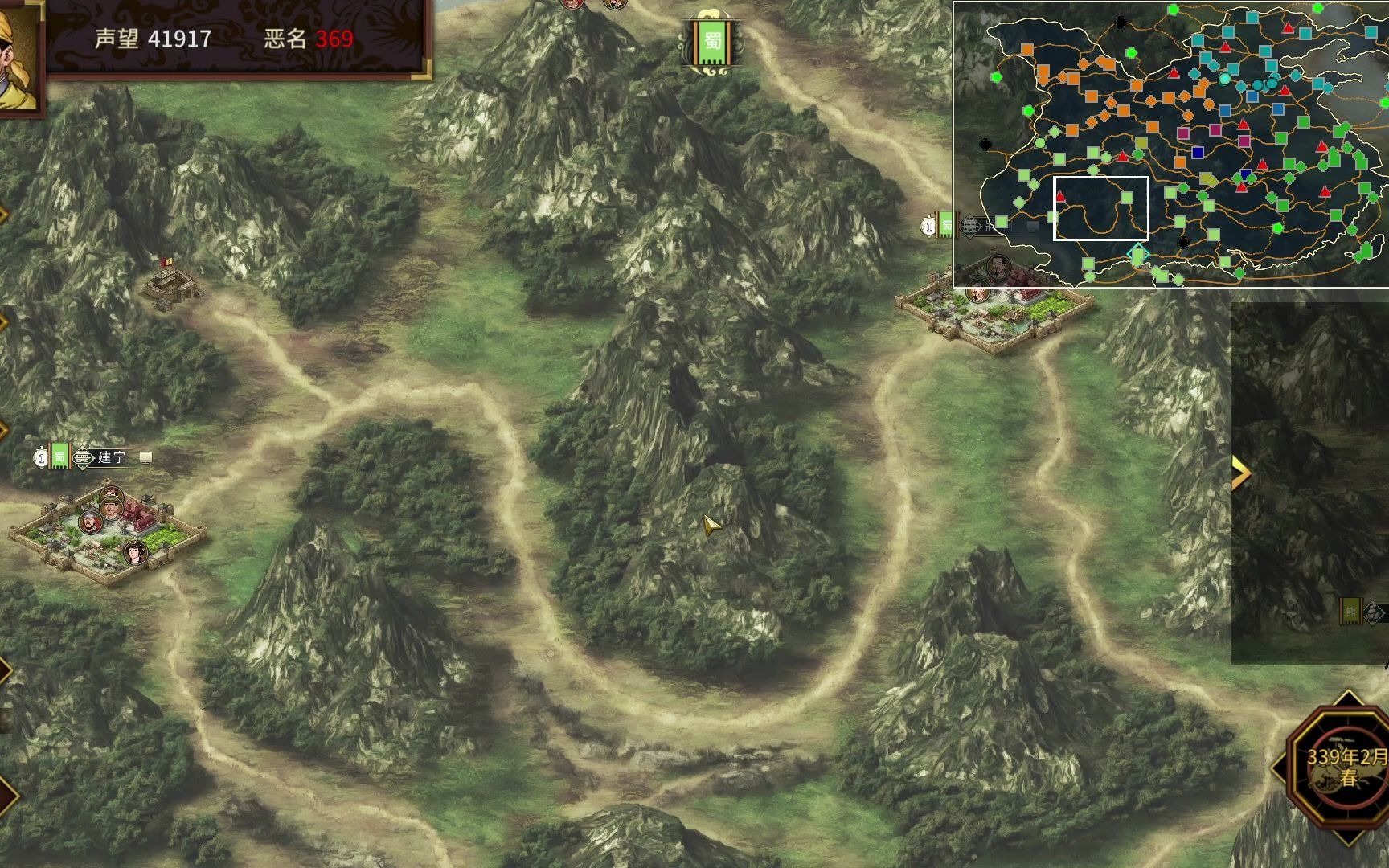Open the ruler portrait in the corner

[18, 56]
